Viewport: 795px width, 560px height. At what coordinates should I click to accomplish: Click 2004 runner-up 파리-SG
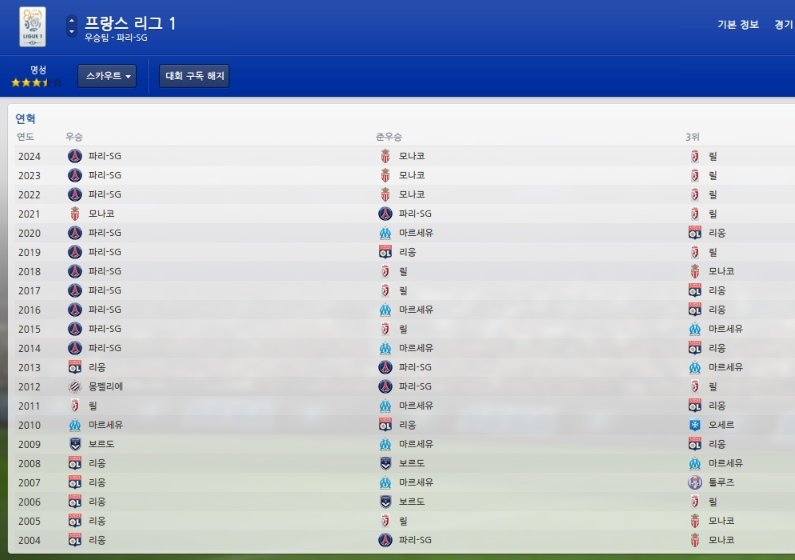click(414, 540)
